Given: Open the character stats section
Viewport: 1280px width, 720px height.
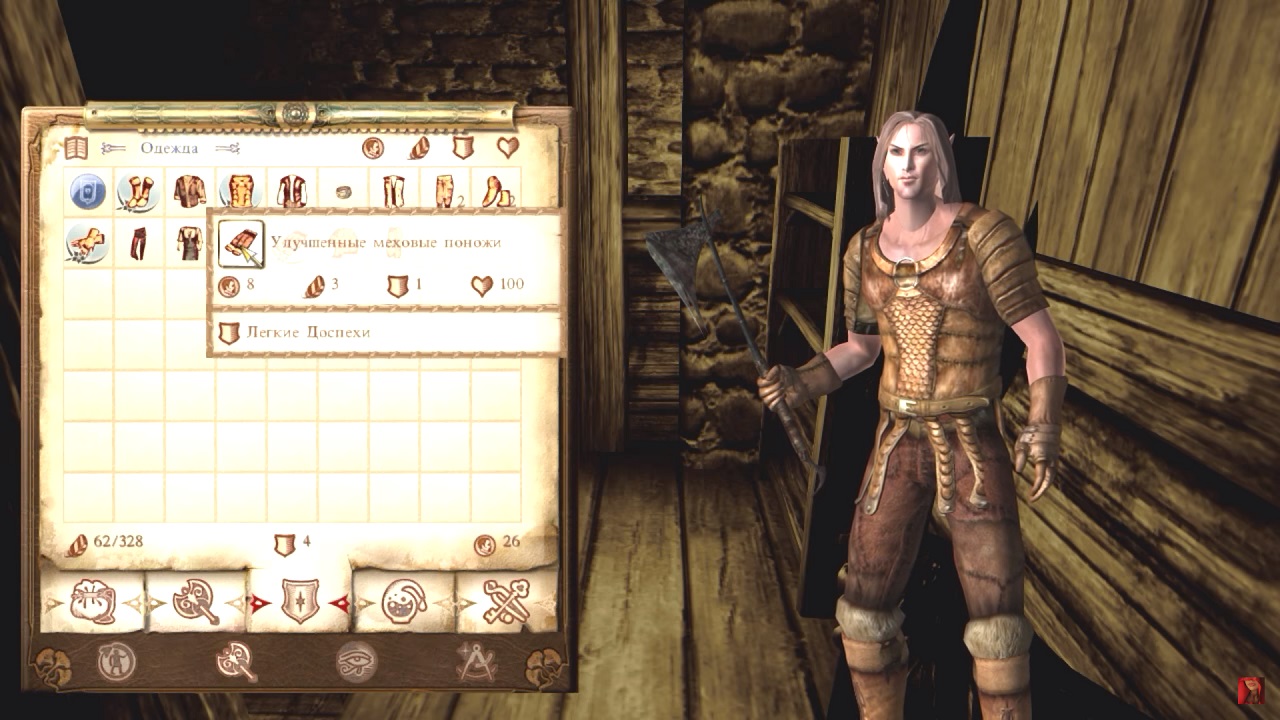Looking at the screenshot, I should point(116,662).
